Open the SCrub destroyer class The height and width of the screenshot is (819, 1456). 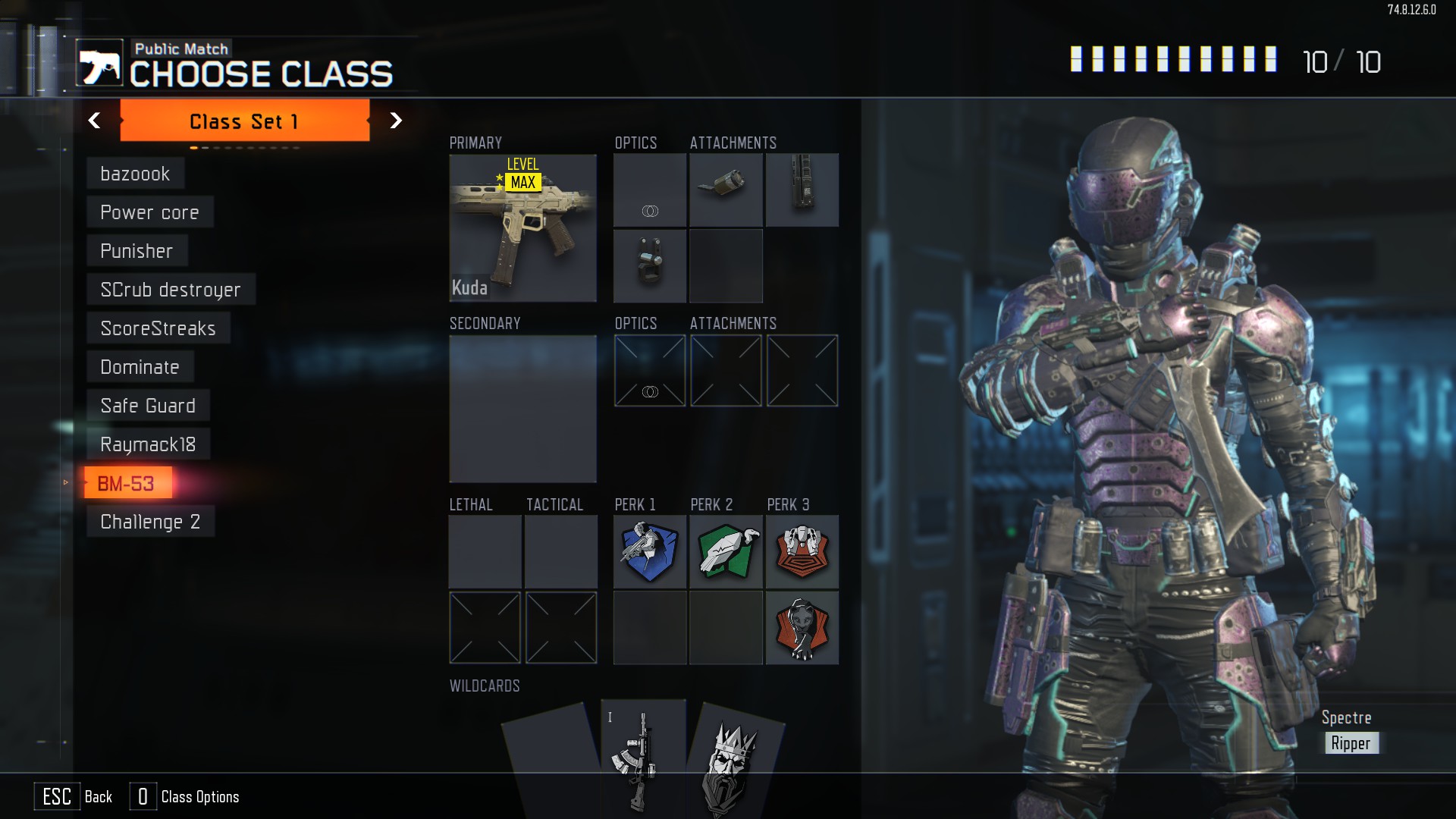[x=171, y=290]
